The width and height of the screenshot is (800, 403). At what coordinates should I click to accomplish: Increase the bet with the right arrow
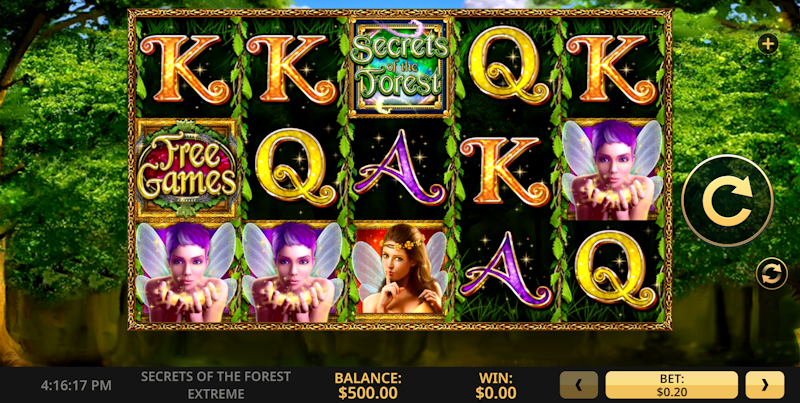pyautogui.click(x=765, y=385)
